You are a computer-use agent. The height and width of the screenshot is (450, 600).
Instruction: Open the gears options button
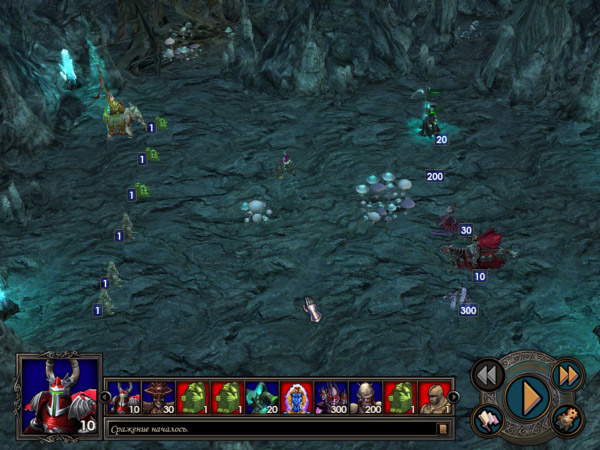(567, 420)
